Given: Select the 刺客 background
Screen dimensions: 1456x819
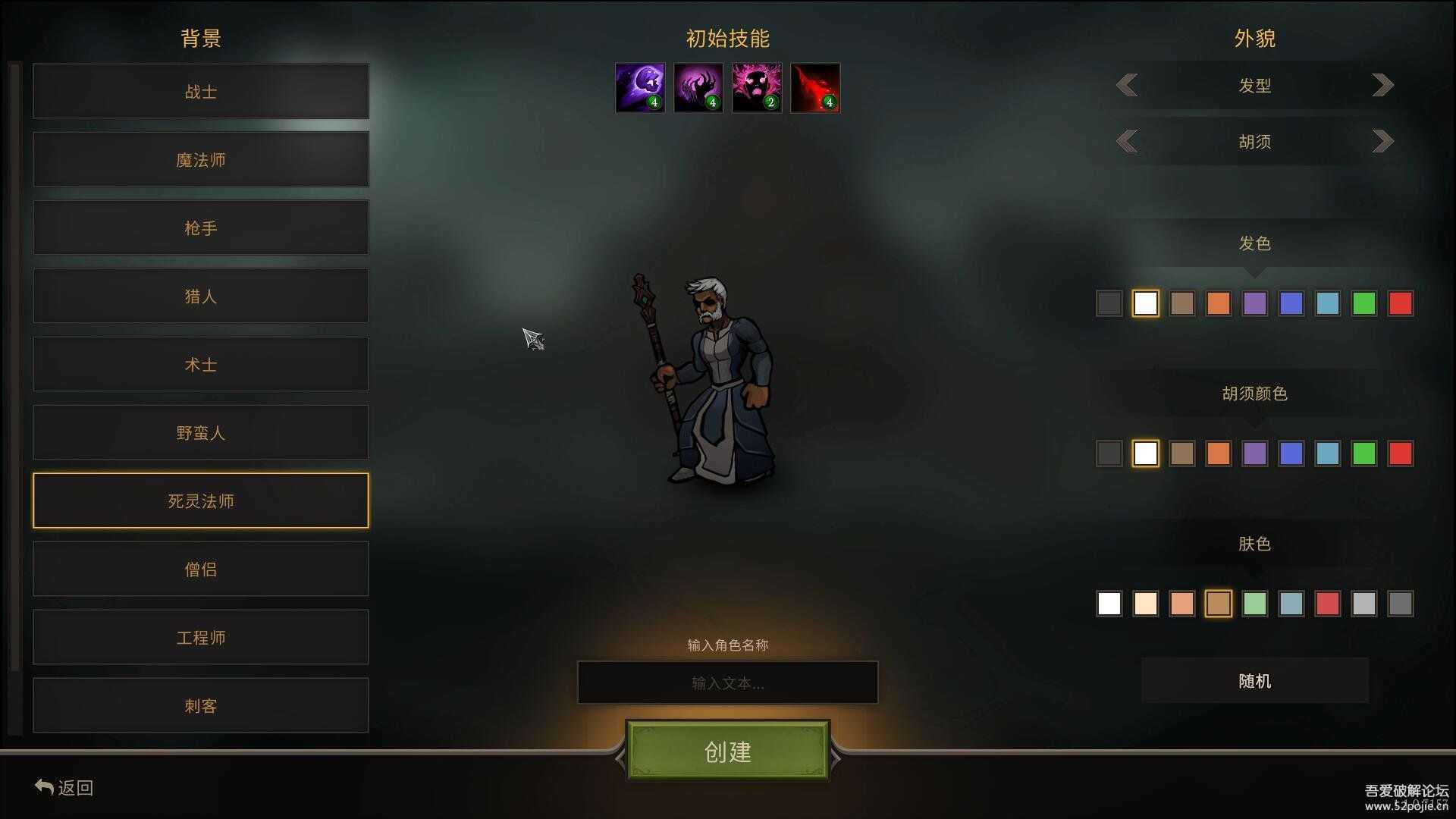Looking at the screenshot, I should (x=201, y=706).
